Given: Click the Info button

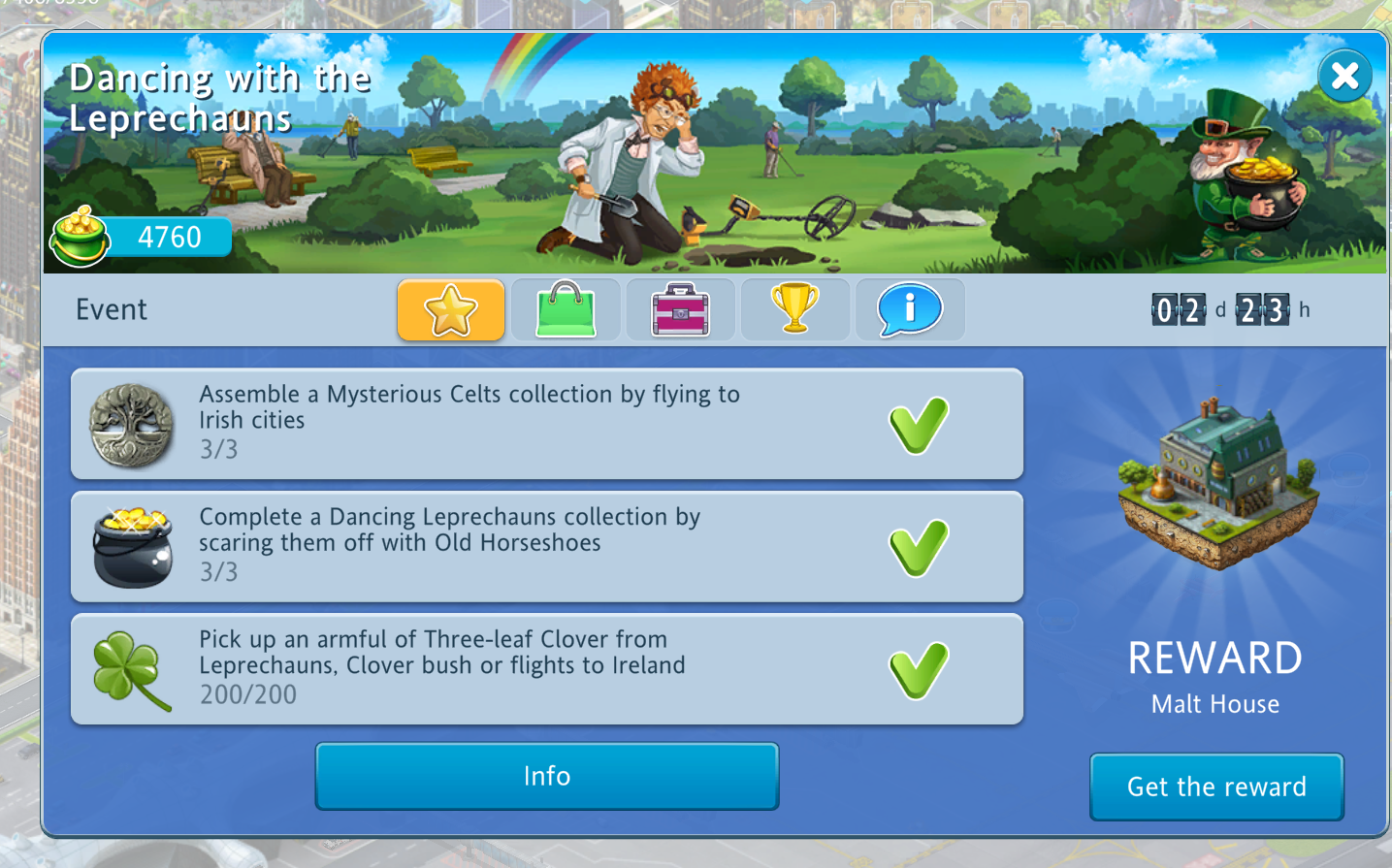Looking at the screenshot, I should coord(547,776).
